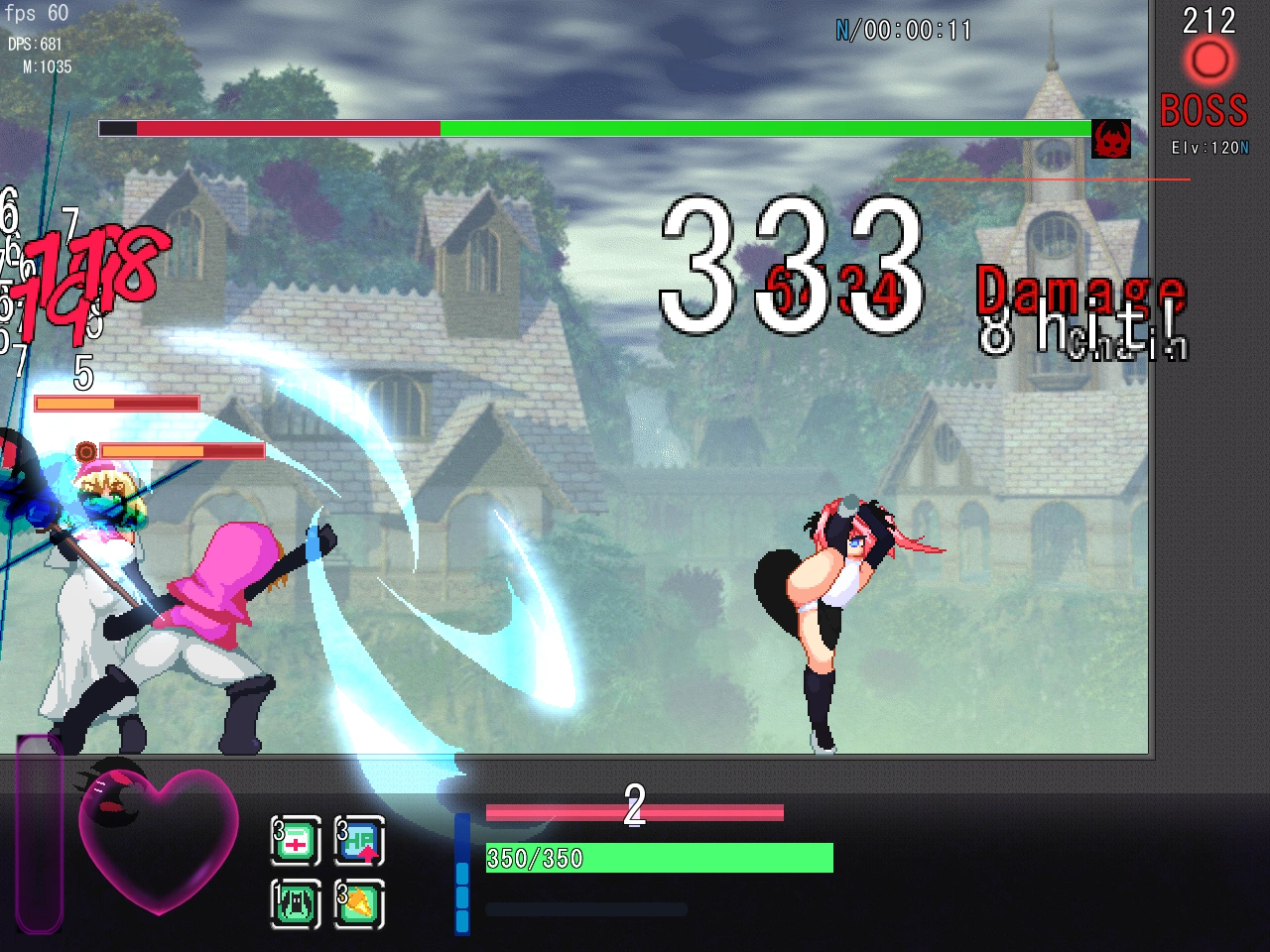Activate the HP up arrow item
Image resolution: width=1270 pixels, height=952 pixels.
click(x=359, y=842)
